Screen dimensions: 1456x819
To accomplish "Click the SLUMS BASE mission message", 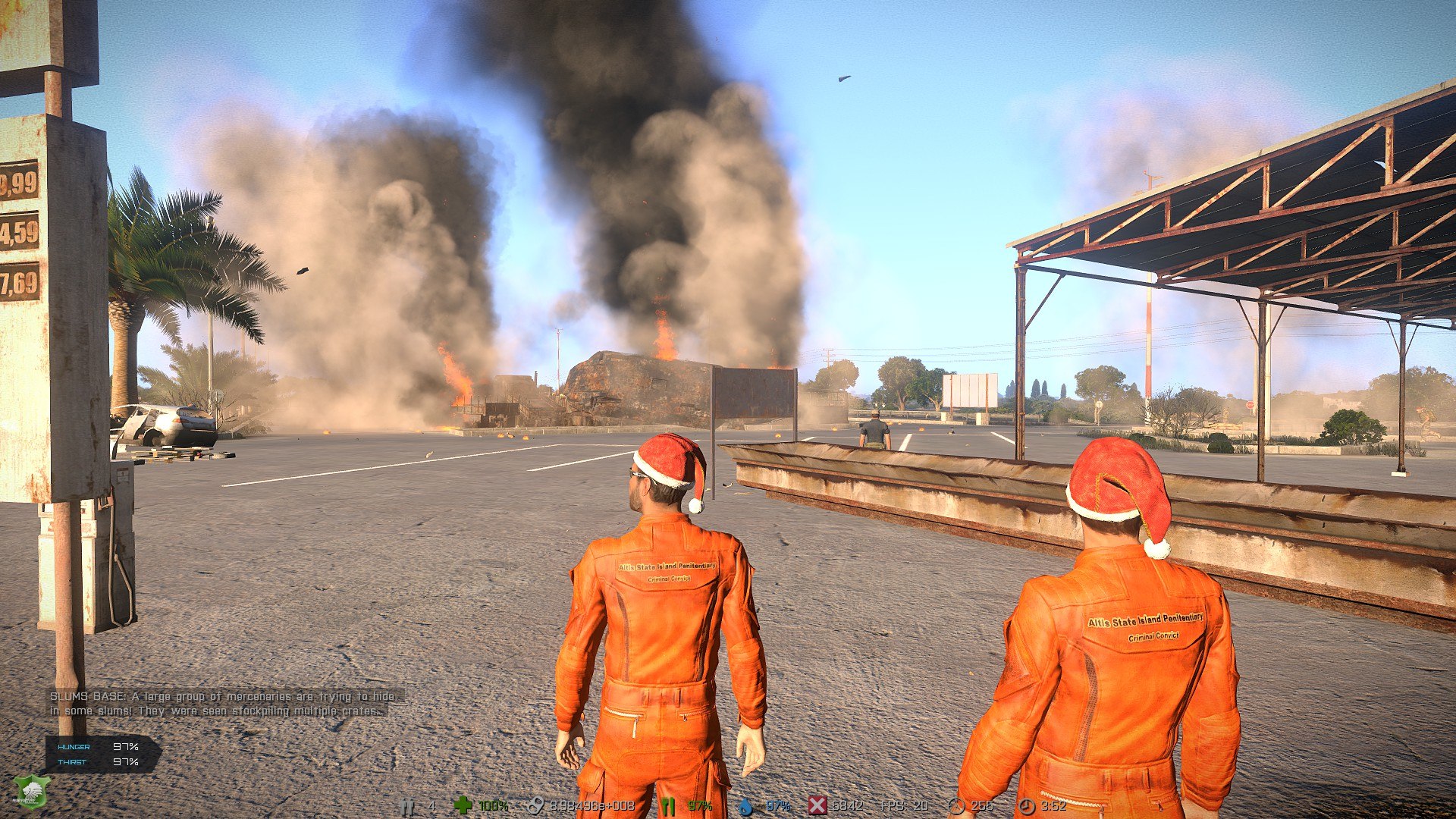I will click(x=222, y=703).
